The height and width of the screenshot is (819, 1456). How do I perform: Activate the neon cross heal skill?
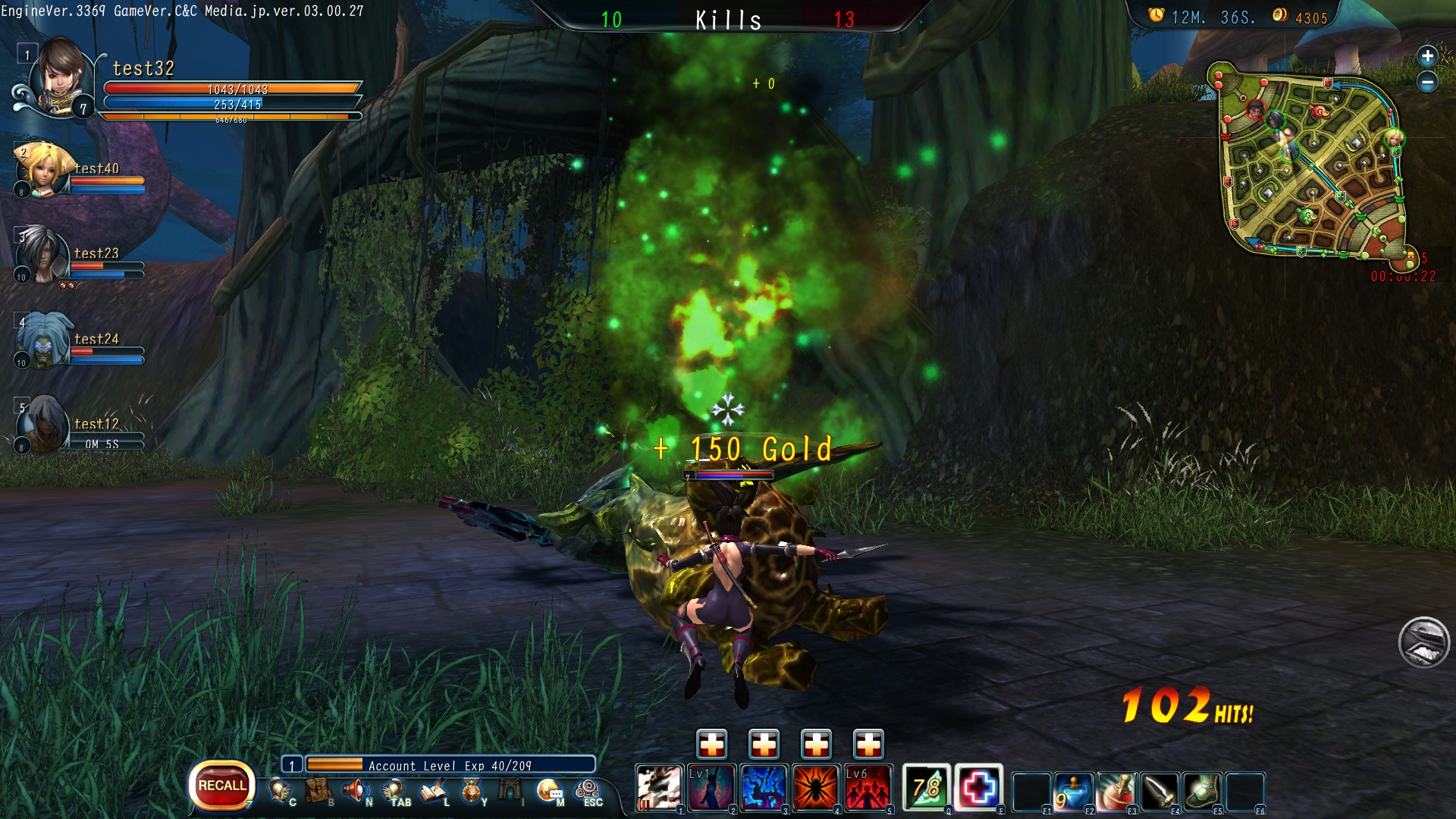click(978, 787)
